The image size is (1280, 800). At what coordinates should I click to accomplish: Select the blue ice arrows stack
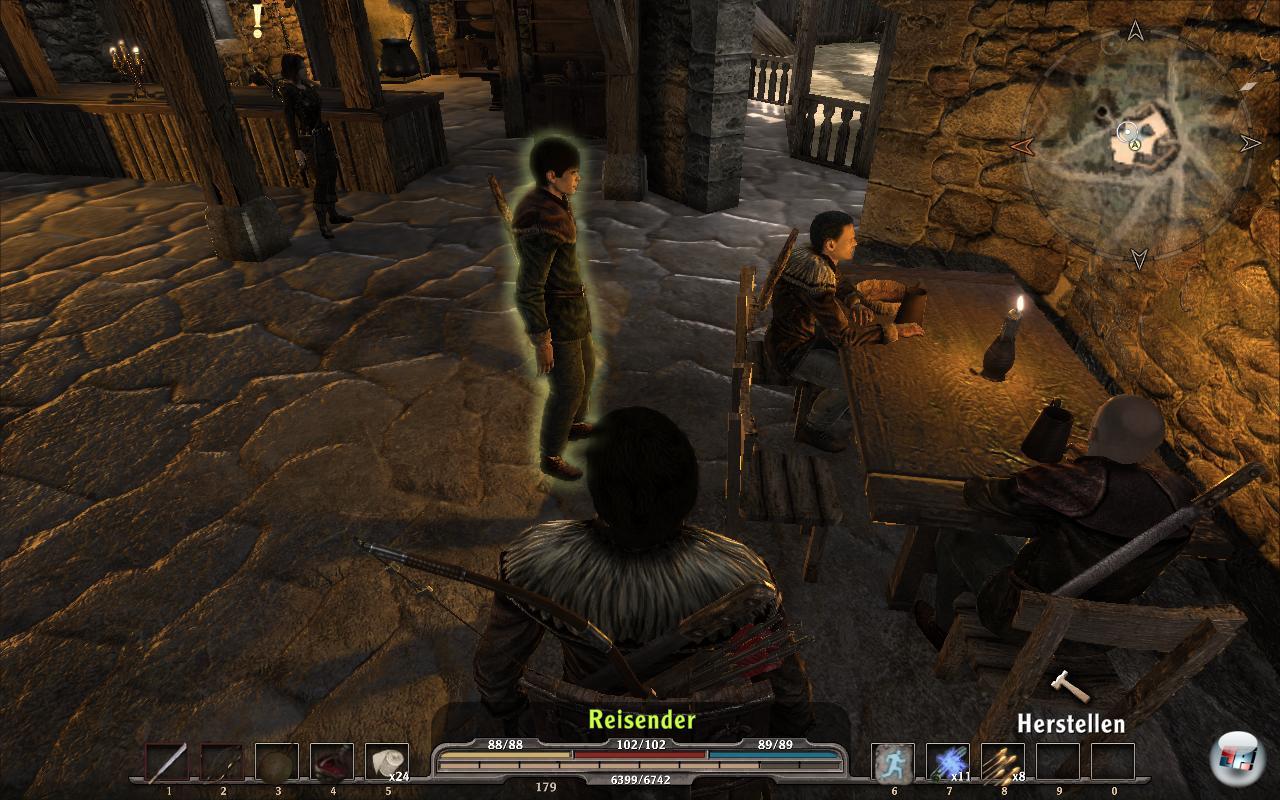point(947,763)
